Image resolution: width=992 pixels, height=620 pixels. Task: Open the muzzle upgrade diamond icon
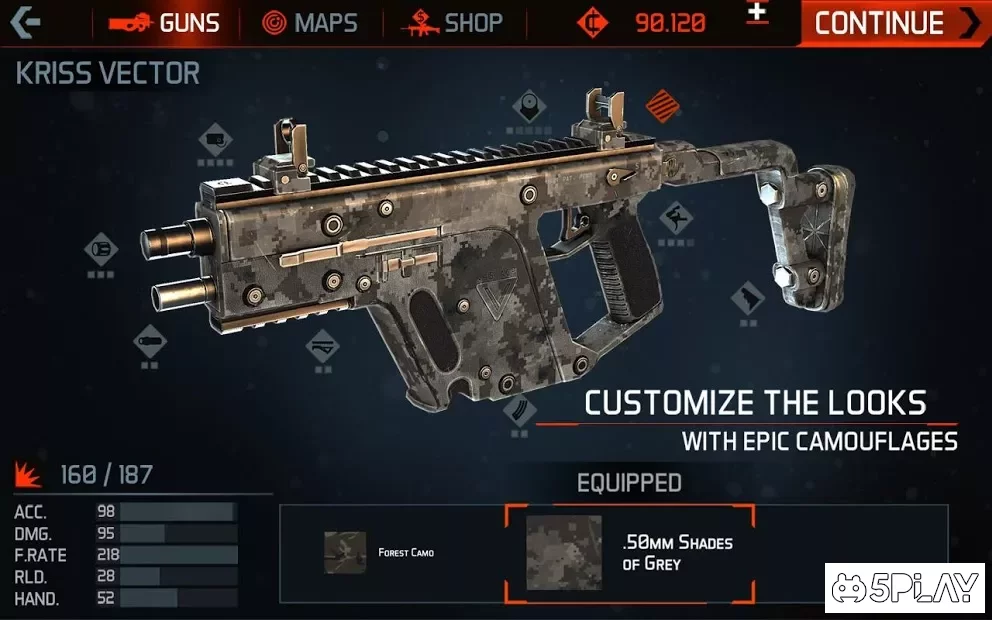coord(101,246)
